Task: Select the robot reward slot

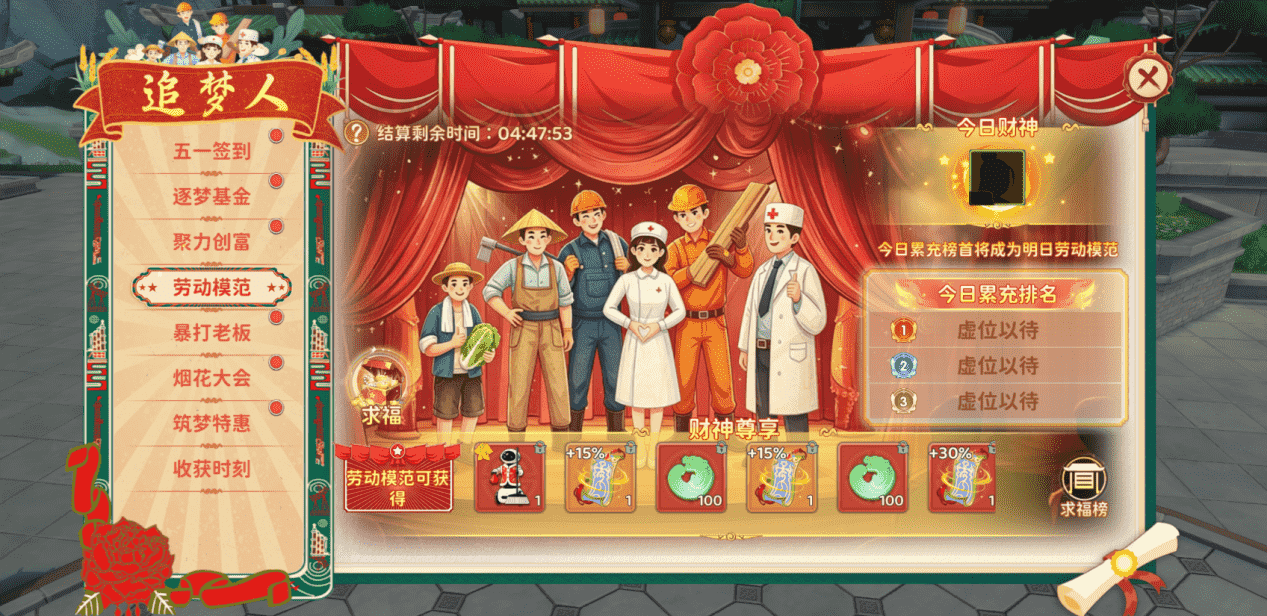Action: pyautogui.click(x=510, y=478)
